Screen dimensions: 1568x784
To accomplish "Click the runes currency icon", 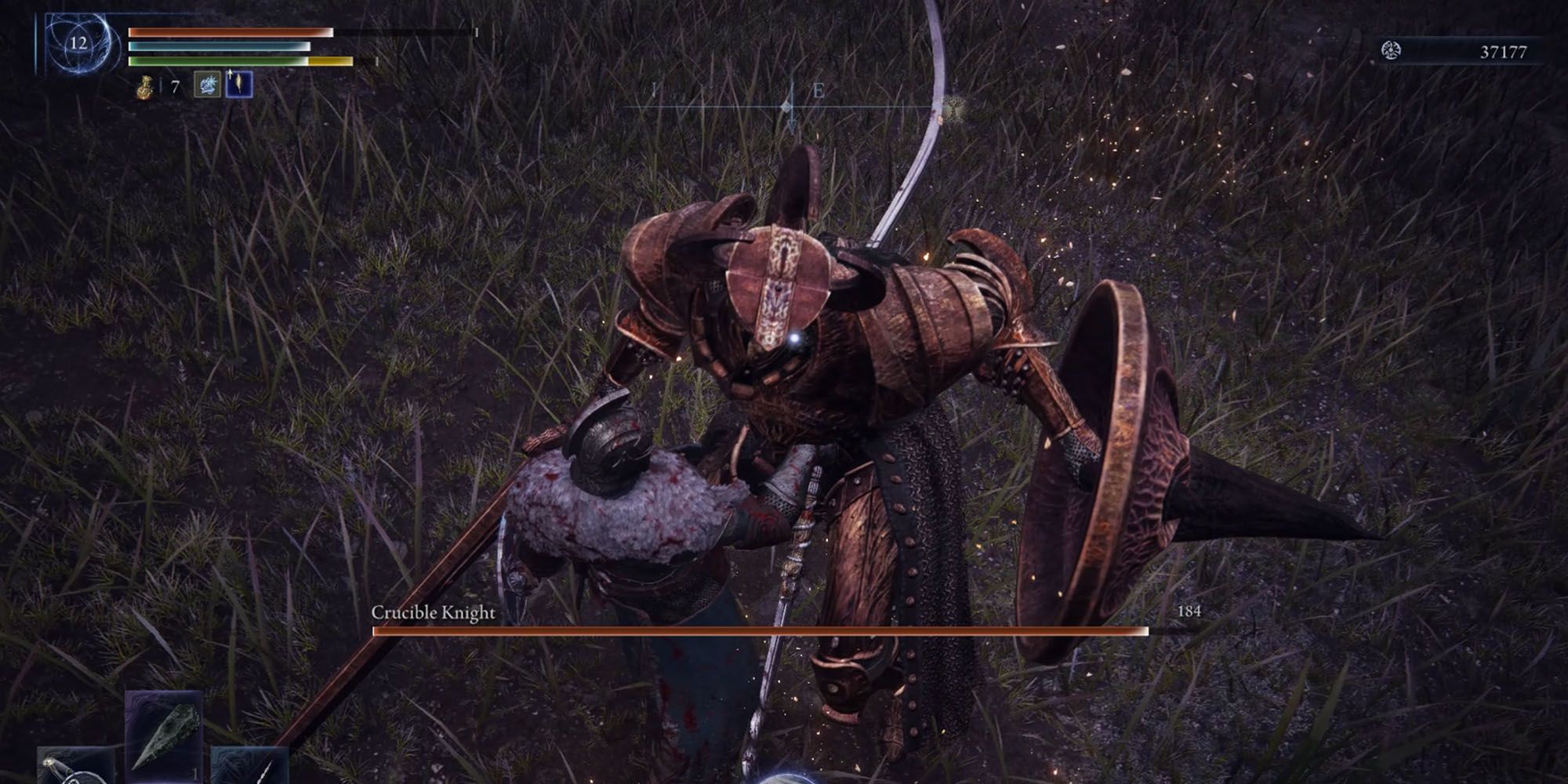I will pyautogui.click(x=1391, y=52).
